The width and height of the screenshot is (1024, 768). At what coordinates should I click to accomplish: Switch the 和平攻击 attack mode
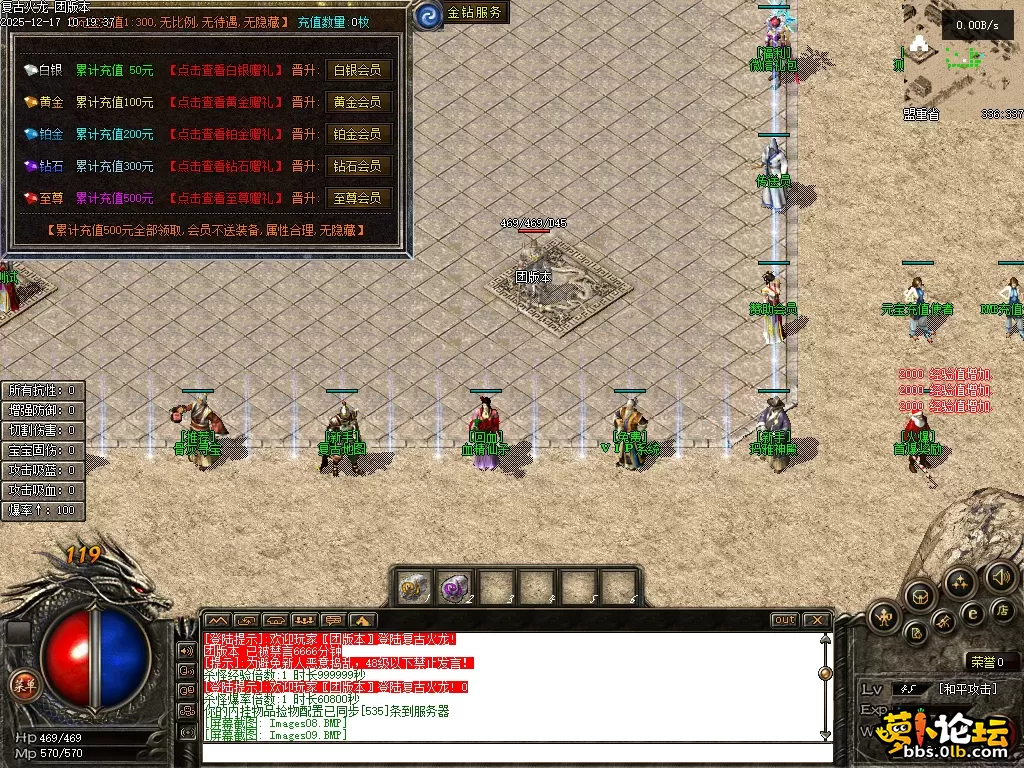point(966,689)
